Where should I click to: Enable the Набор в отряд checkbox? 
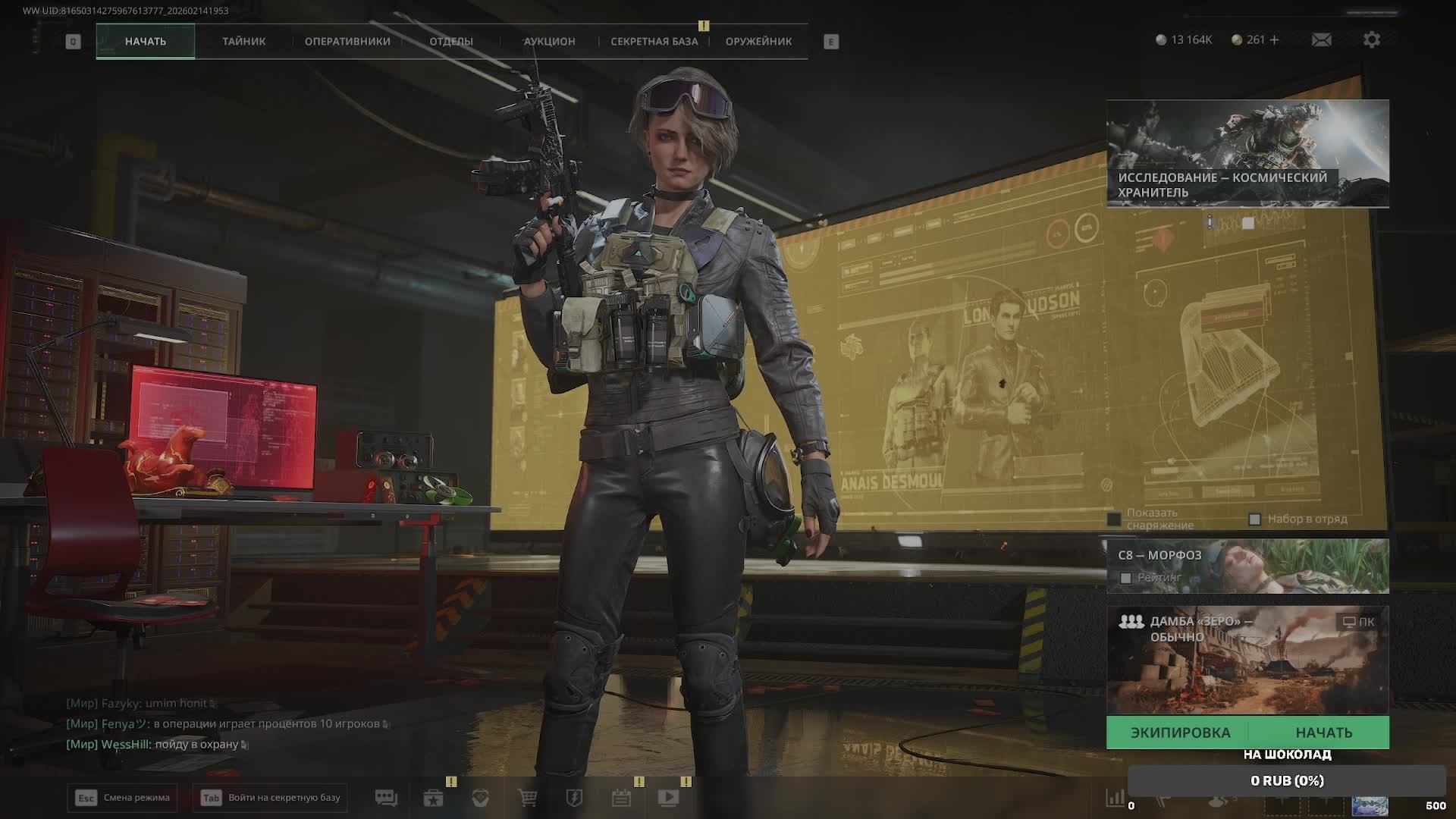[1254, 519]
